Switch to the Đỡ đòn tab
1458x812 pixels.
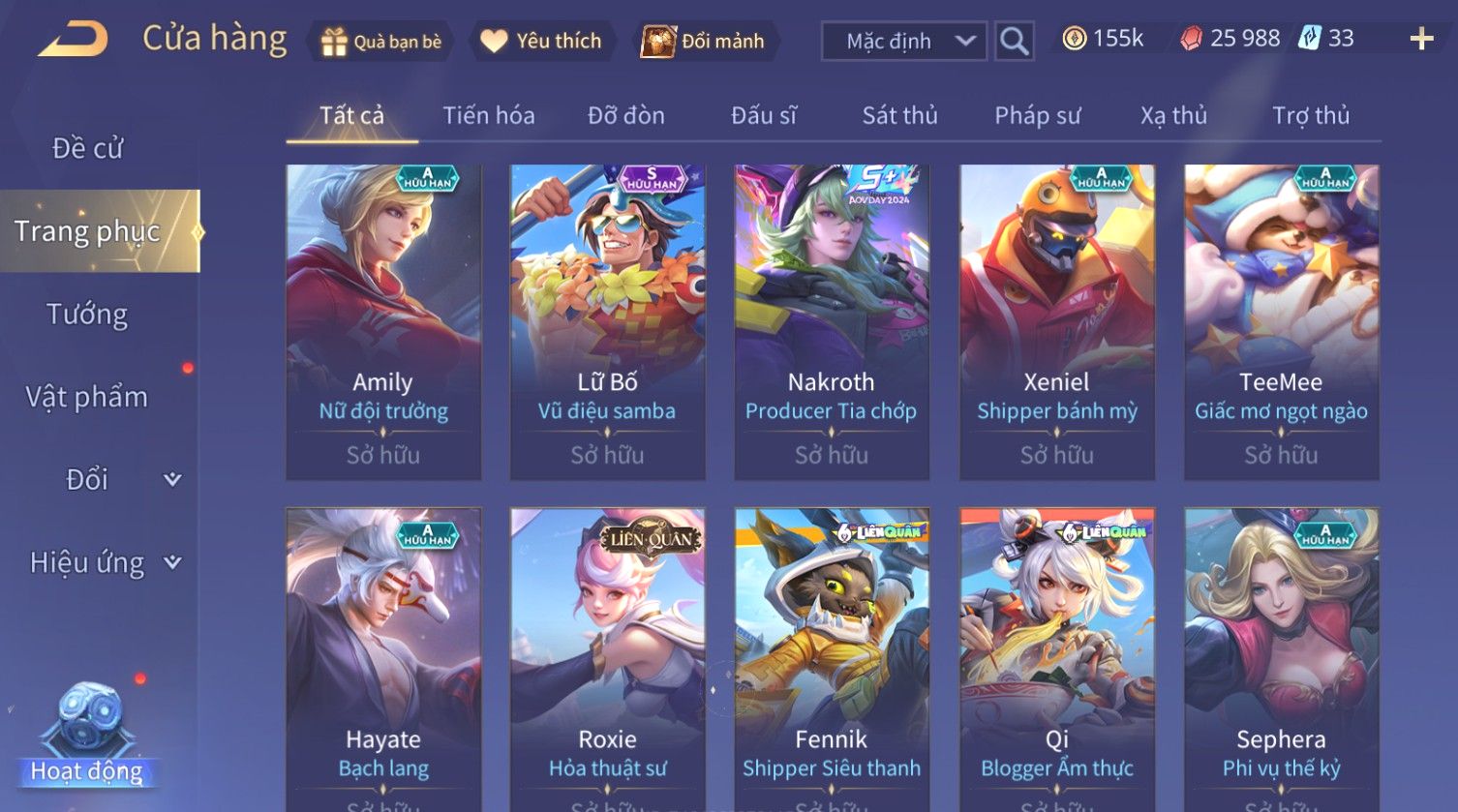click(x=625, y=116)
